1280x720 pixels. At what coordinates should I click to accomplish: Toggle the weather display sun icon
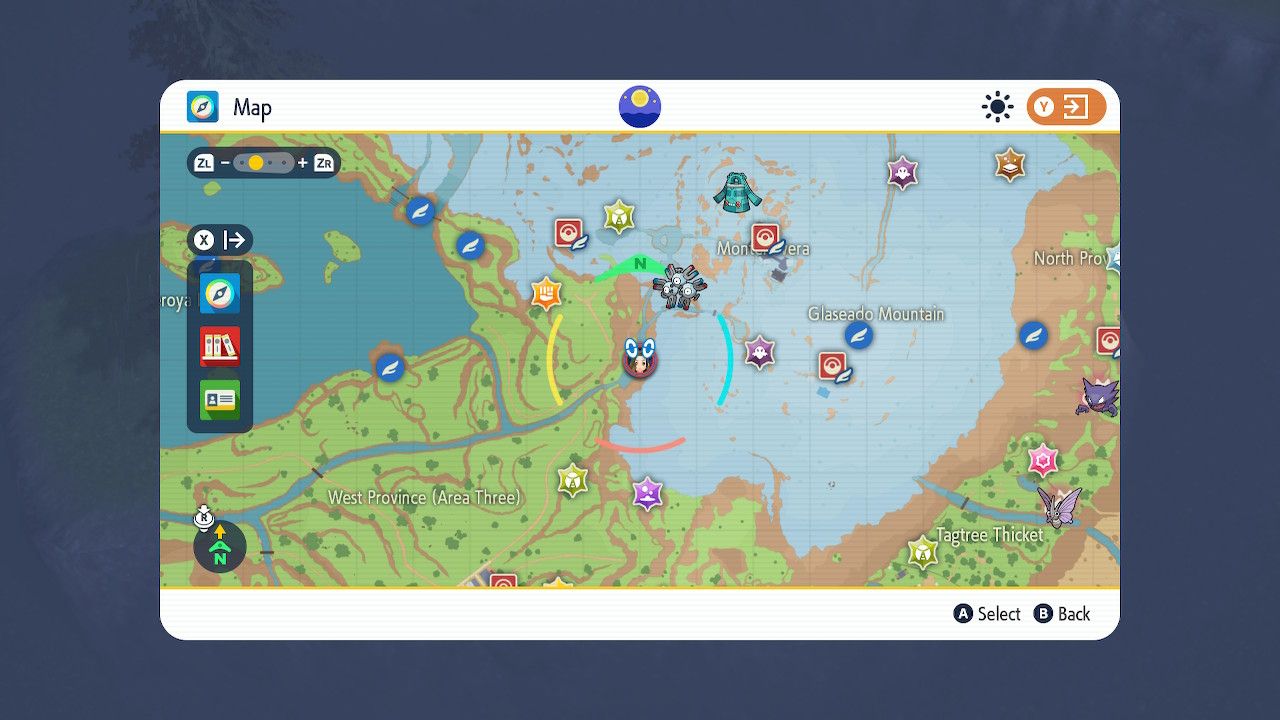997,106
